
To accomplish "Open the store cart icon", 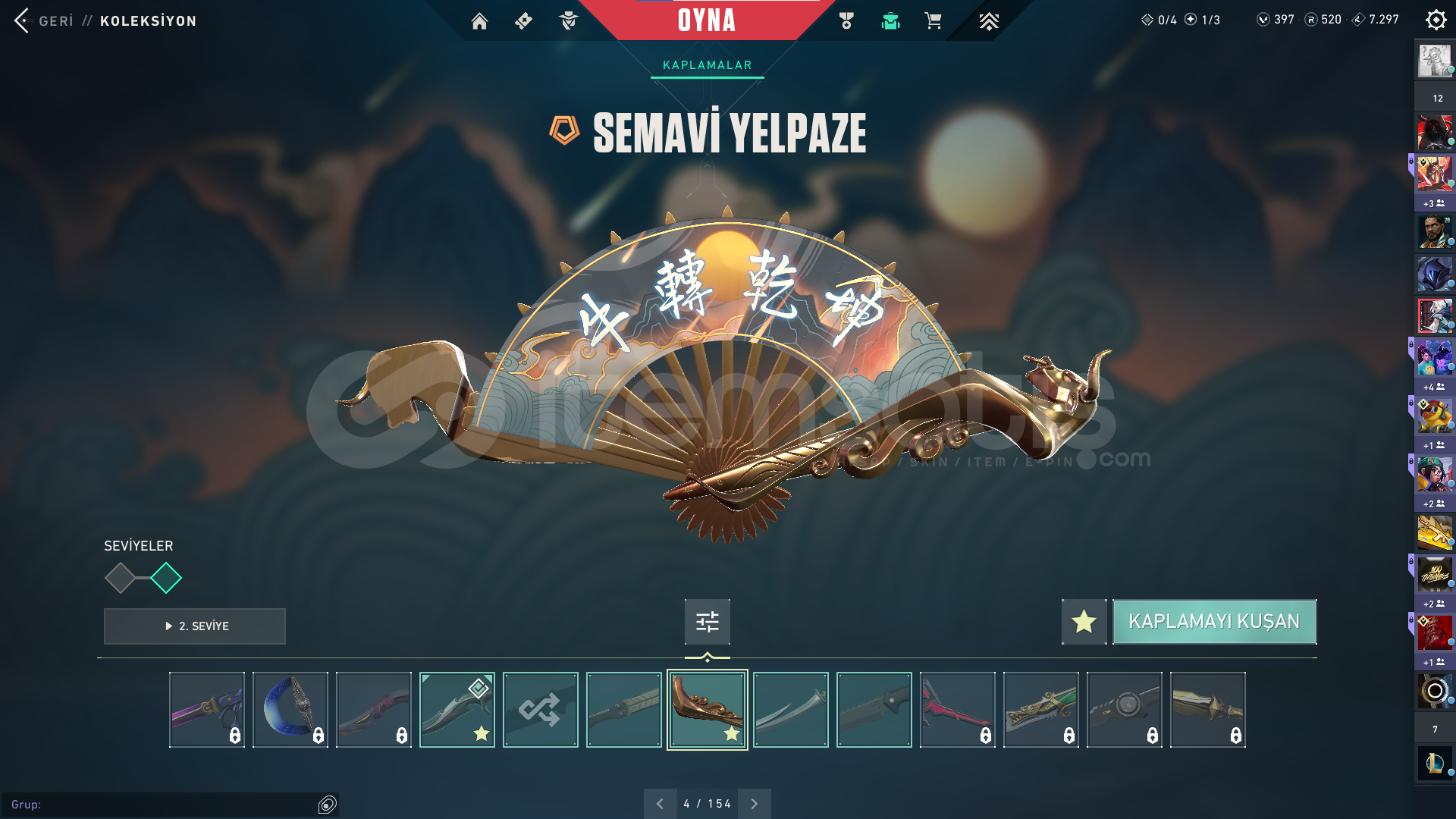I will point(933,21).
